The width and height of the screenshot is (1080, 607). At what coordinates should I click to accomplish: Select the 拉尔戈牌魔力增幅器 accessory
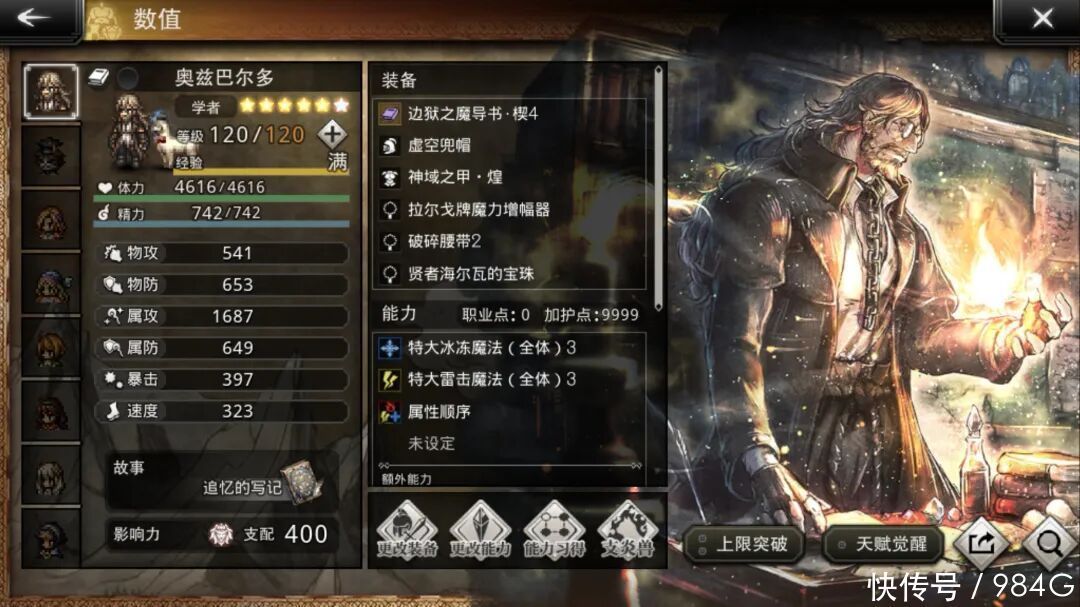(x=510, y=210)
